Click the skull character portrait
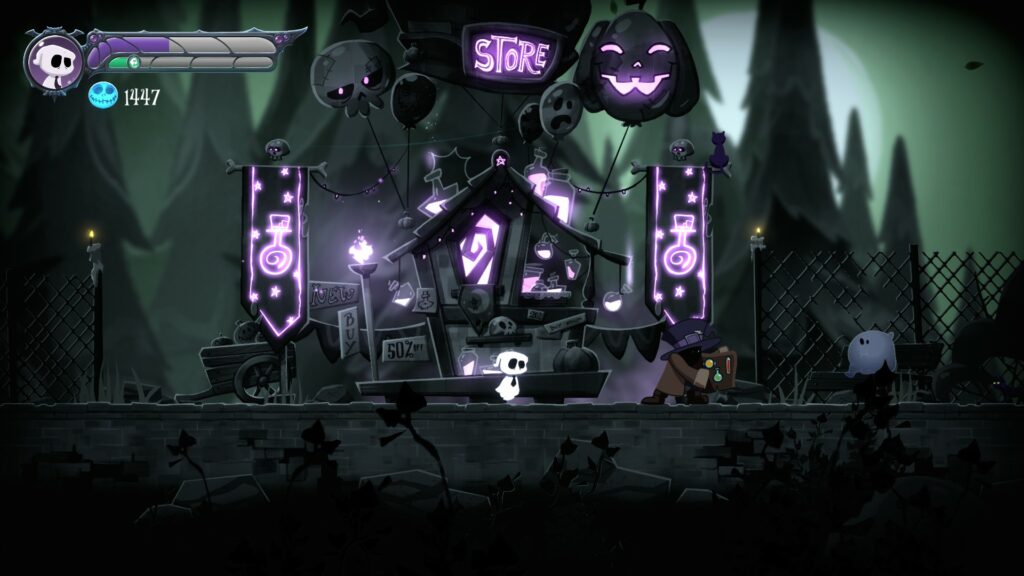The image size is (1024, 576). point(55,60)
